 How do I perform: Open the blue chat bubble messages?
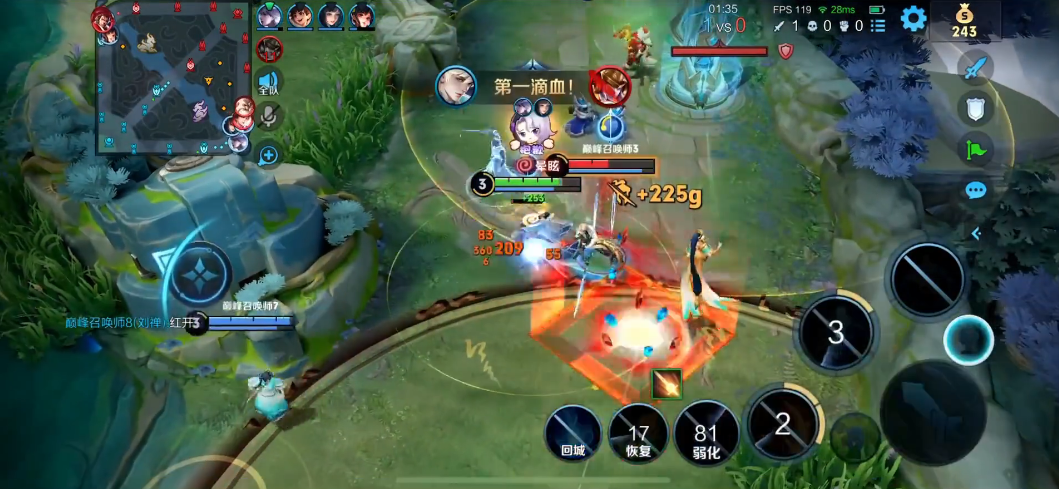pos(975,190)
